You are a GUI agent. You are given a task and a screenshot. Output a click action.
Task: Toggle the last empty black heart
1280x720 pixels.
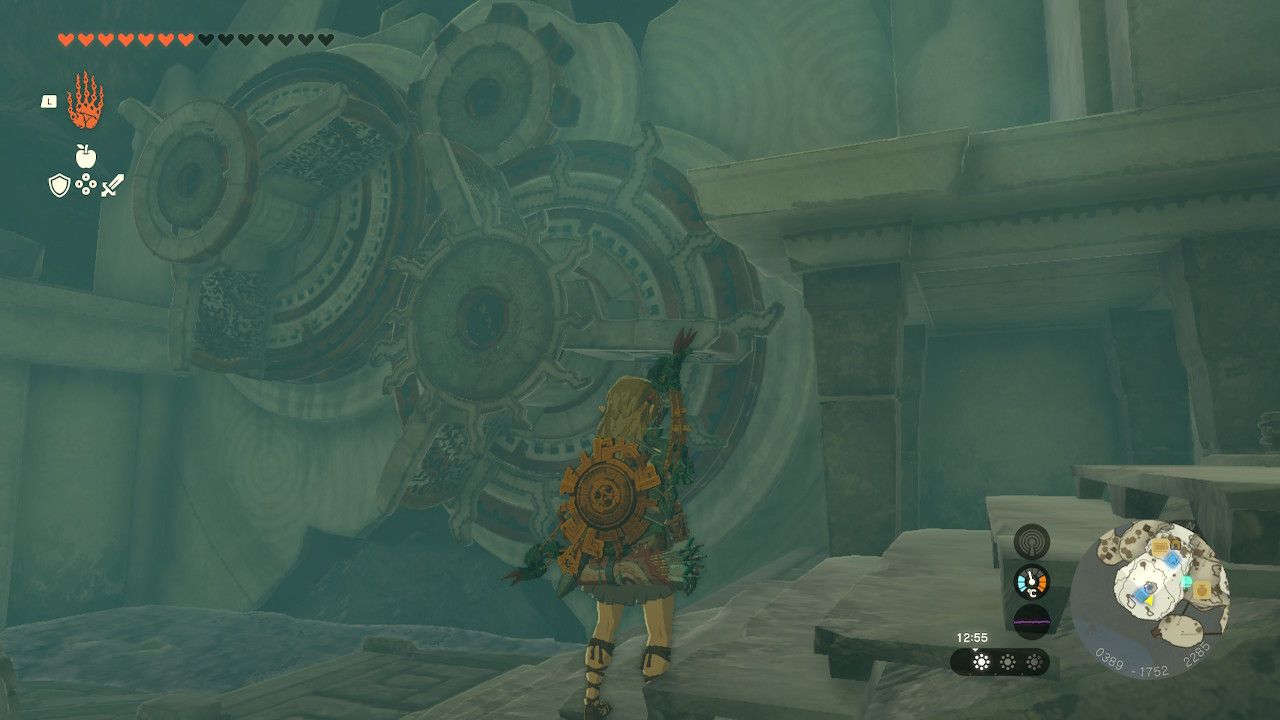pos(325,39)
